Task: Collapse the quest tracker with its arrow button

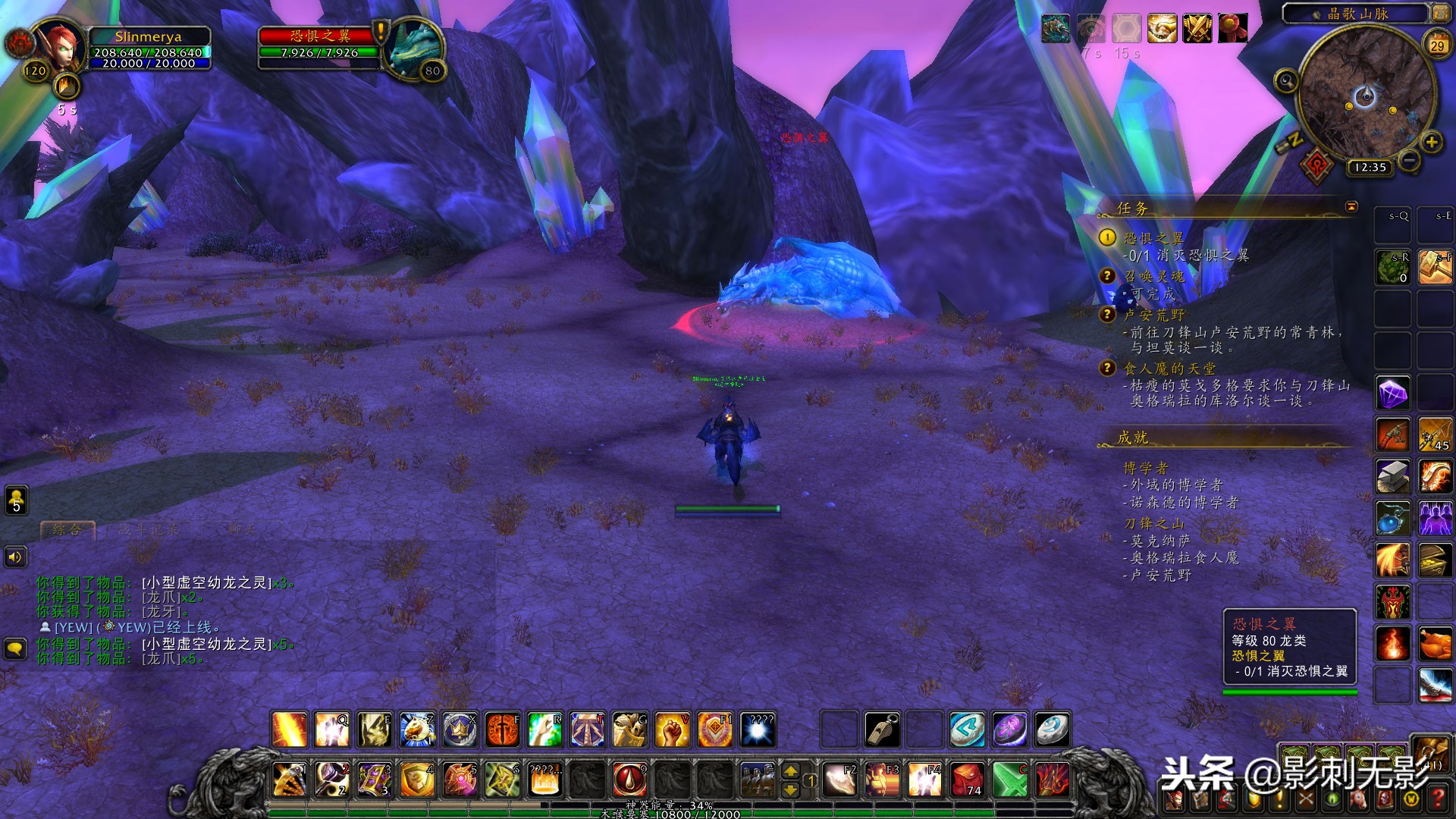Action: coord(1351,206)
